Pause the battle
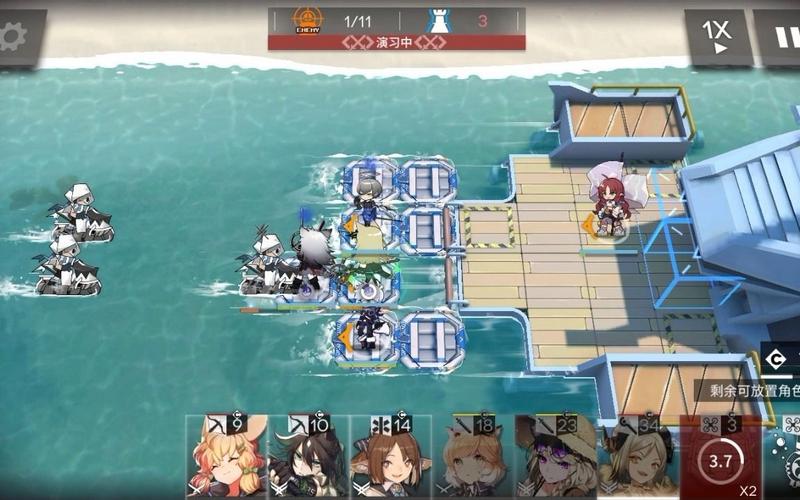 tap(782, 38)
